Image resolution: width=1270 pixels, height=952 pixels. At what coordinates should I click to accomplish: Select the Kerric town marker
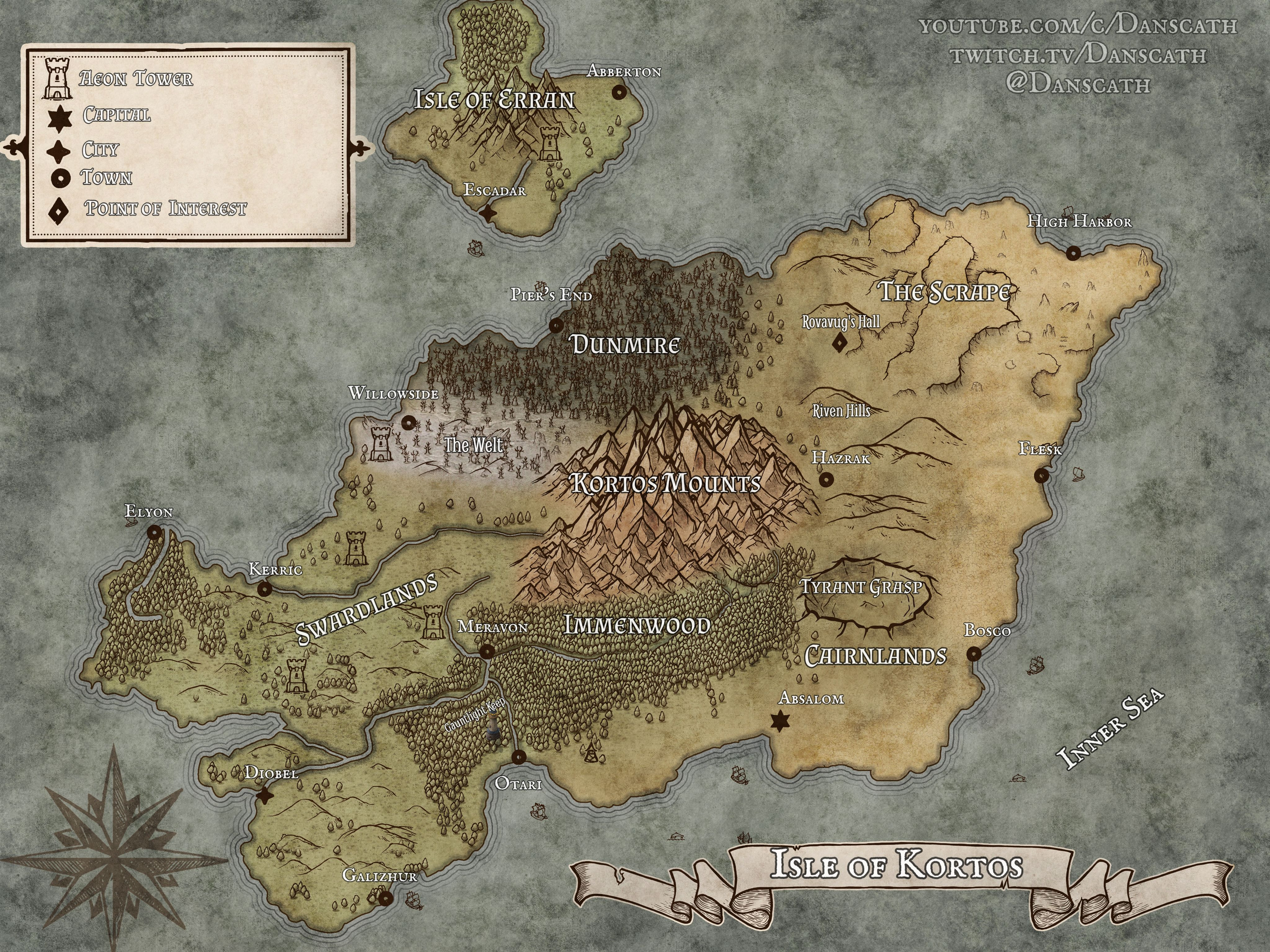(264, 589)
